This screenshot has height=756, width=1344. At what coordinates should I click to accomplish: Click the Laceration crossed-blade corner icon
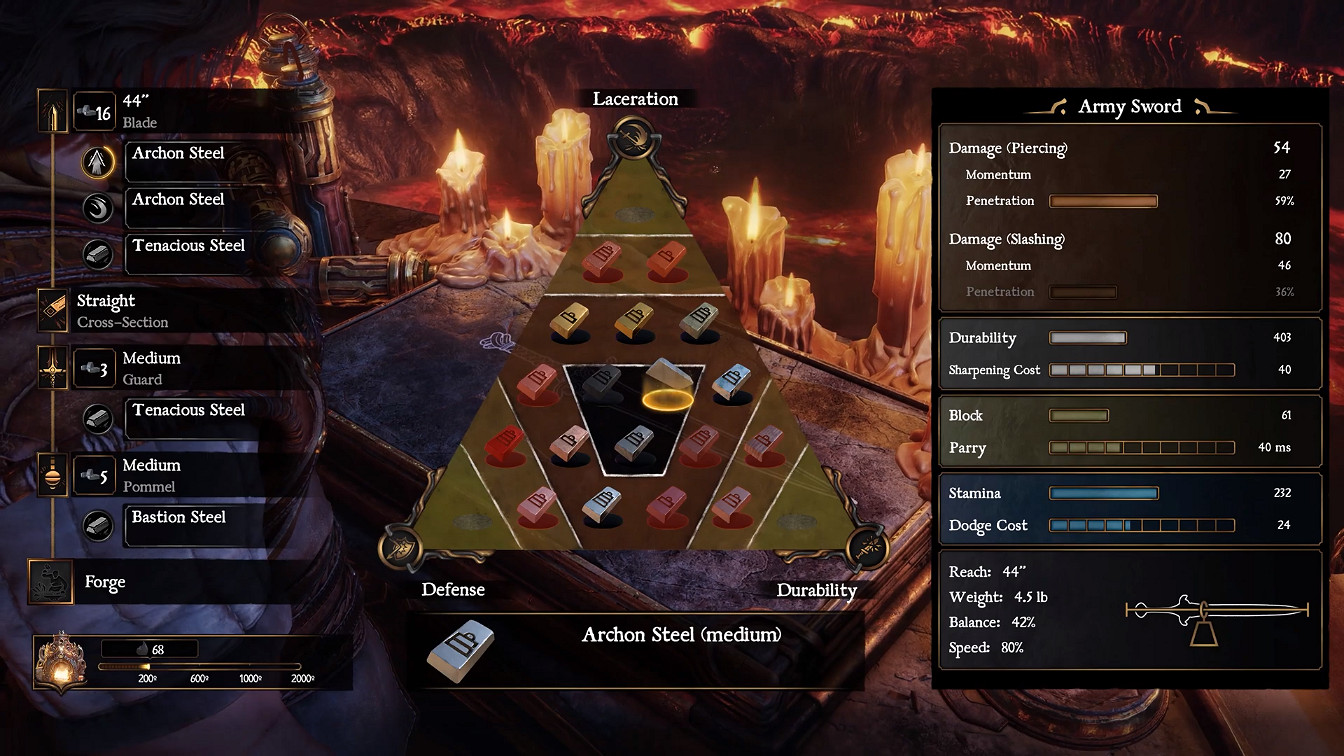coord(634,138)
